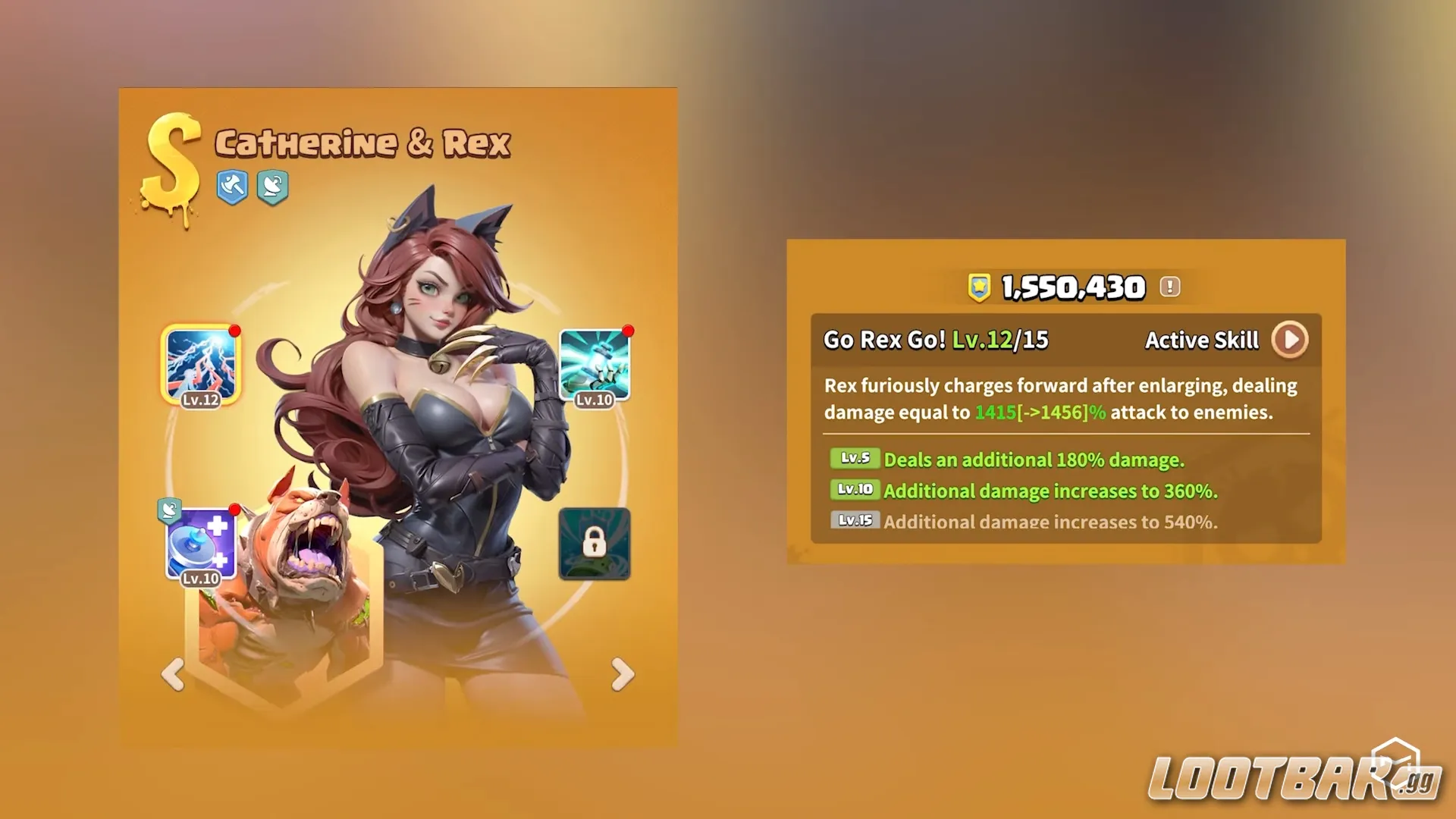The image size is (1456, 819).
Task: Click the satellite badge on the battery skill
Action: (x=171, y=510)
